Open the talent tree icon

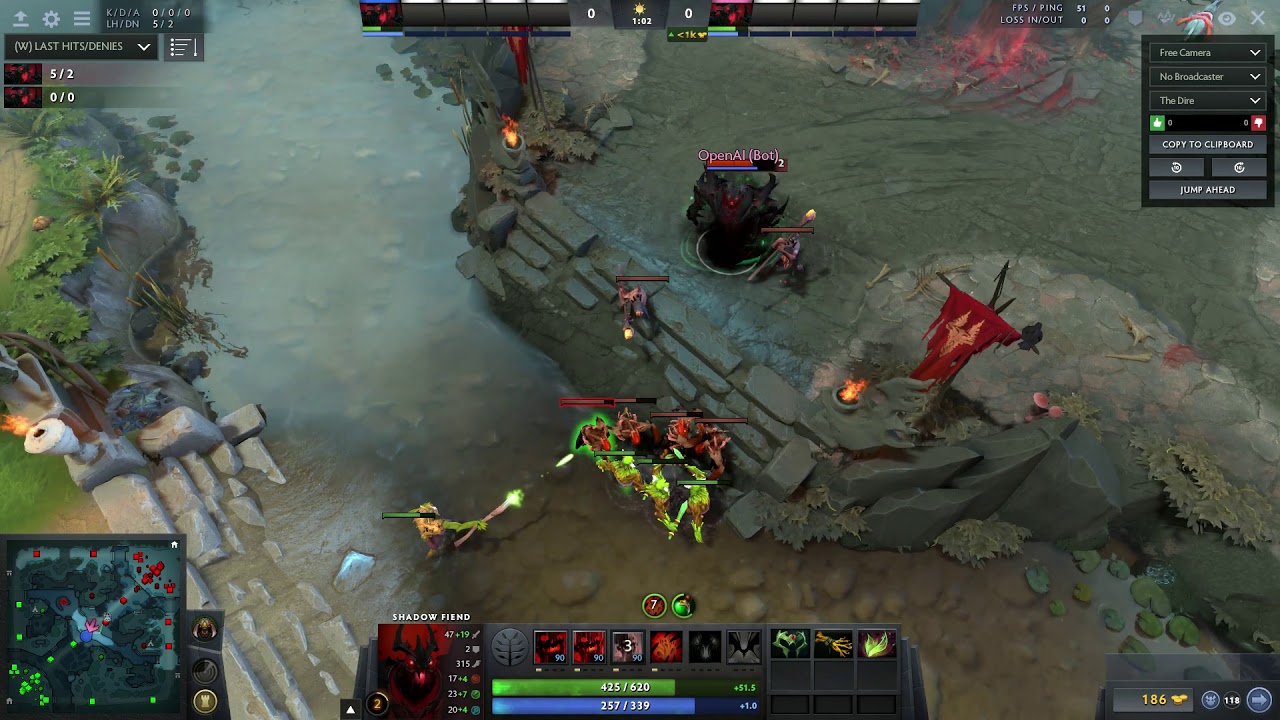tap(509, 648)
